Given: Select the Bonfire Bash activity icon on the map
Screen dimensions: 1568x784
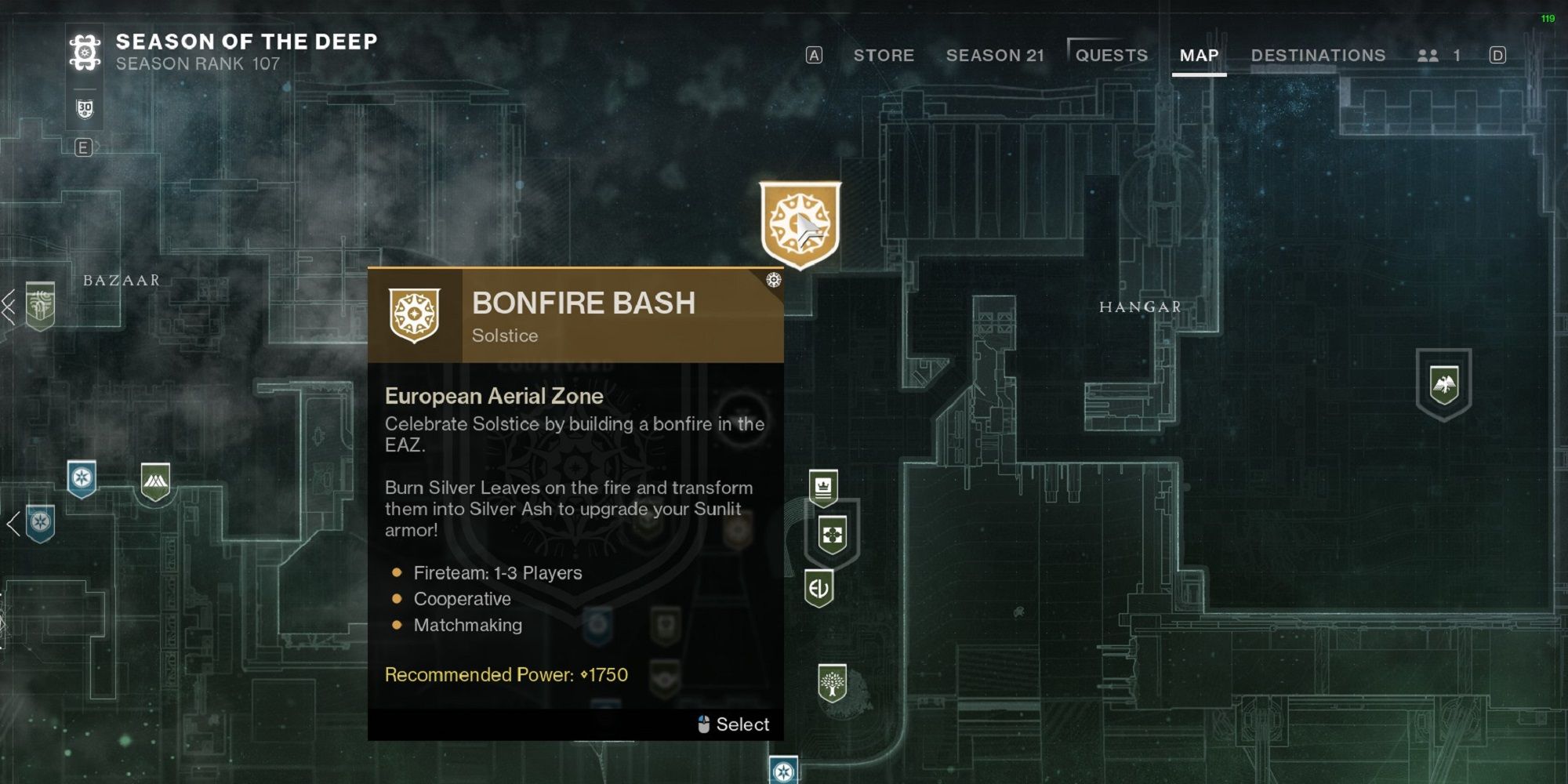Looking at the screenshot, I should click(800, 220).
